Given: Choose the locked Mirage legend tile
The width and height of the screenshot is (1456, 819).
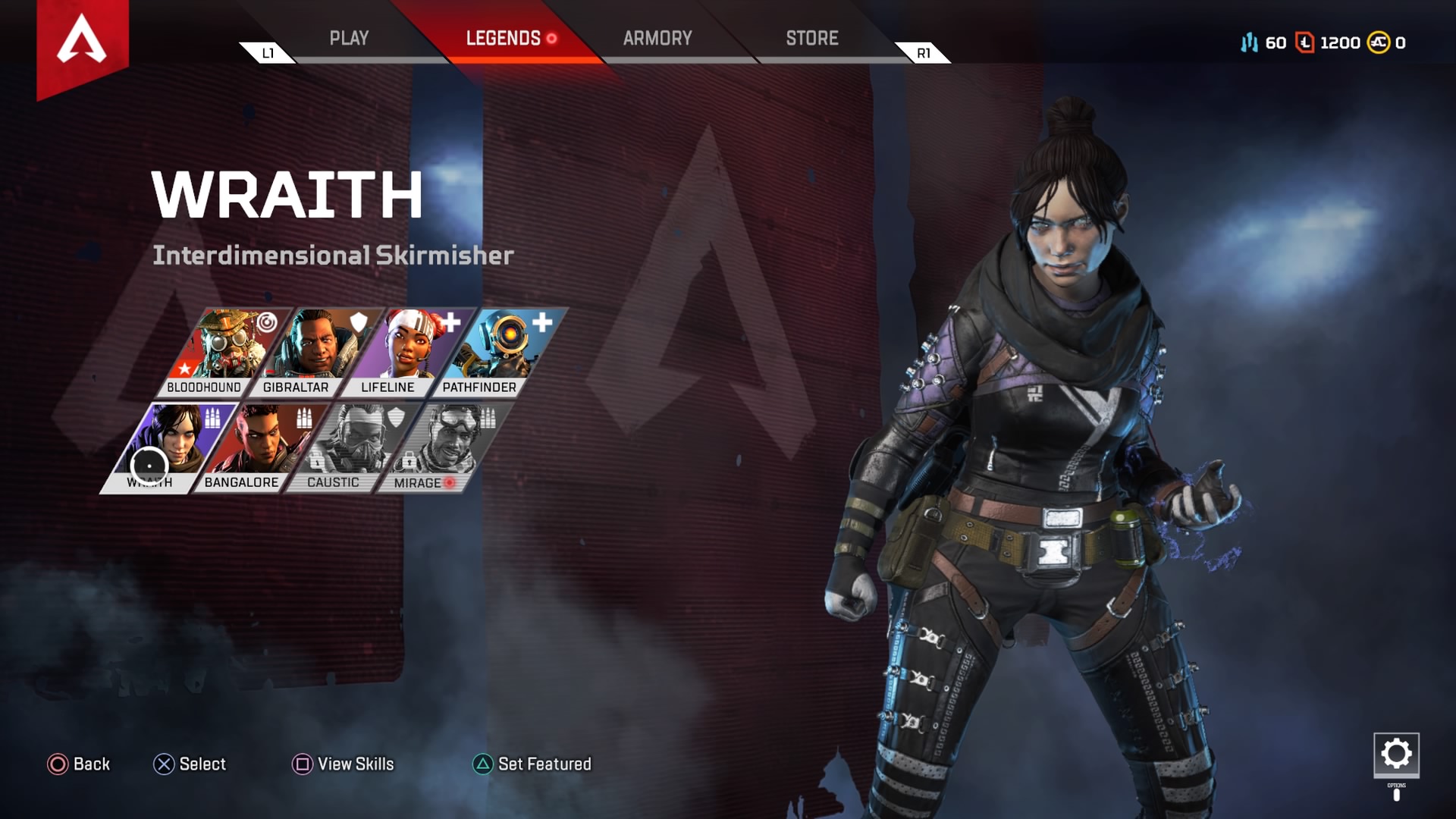Looking at the screenshot, I should [x=440, y=446].
